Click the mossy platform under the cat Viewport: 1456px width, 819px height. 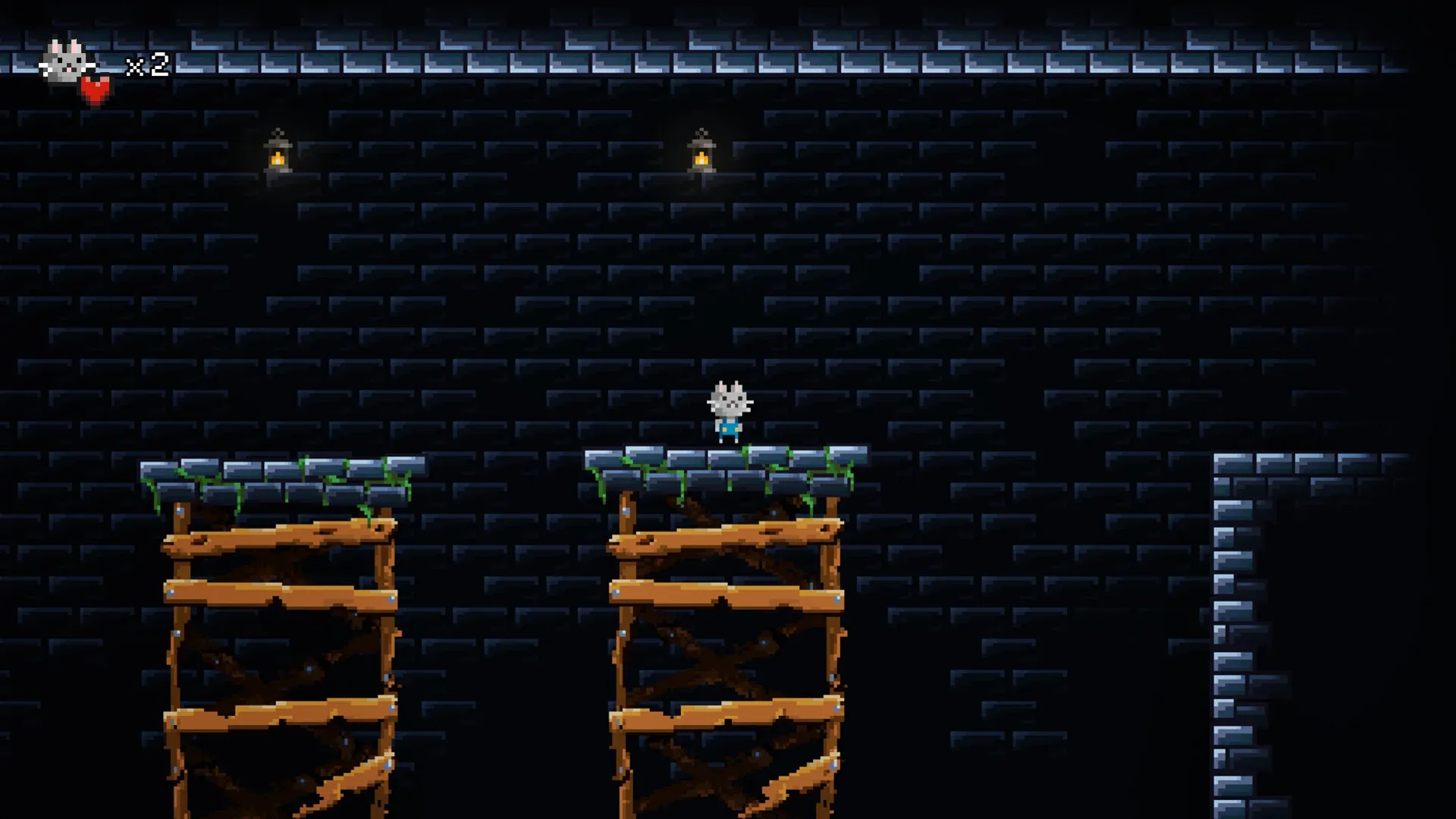point(728,463)
